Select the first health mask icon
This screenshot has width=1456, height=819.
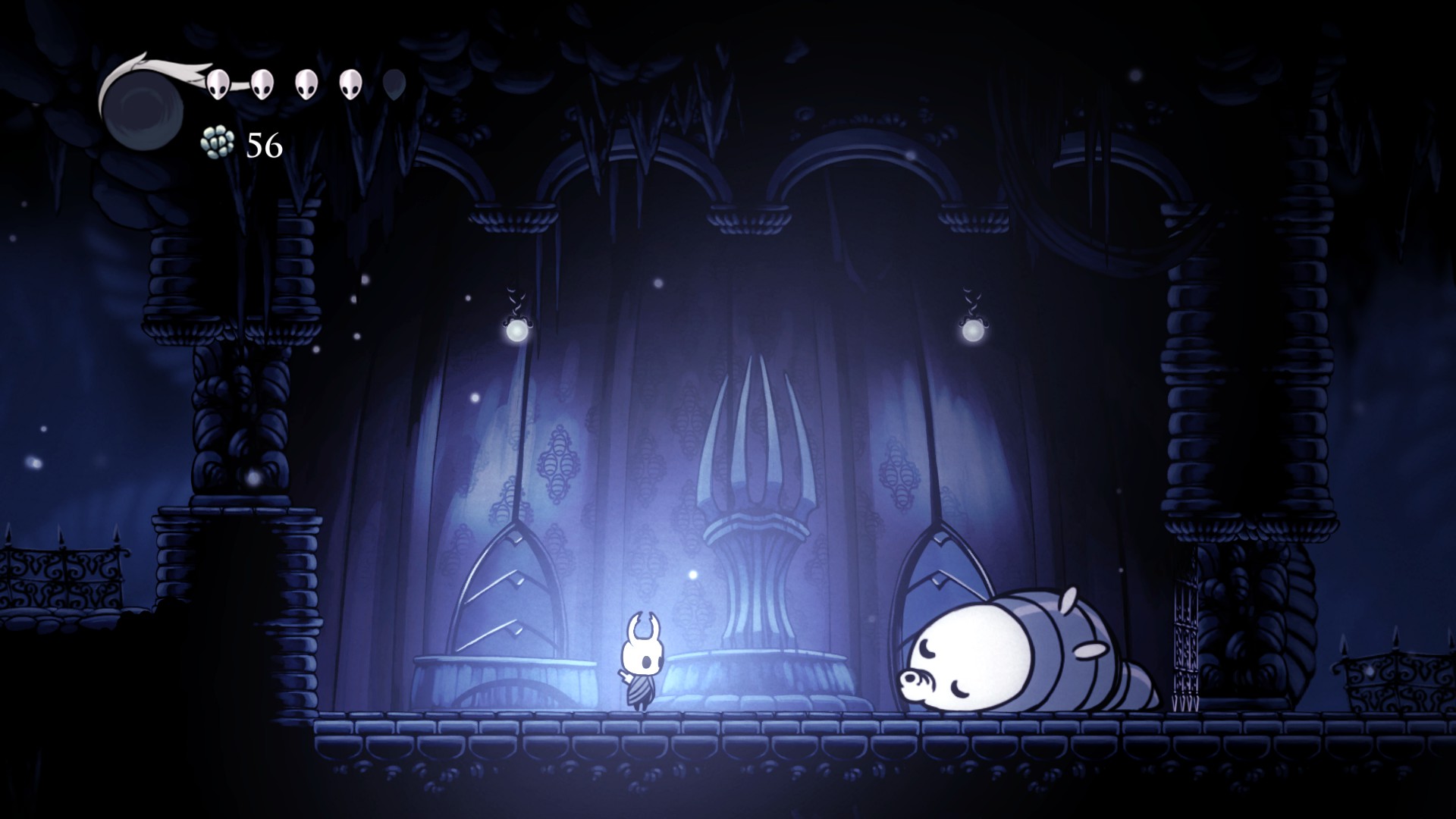(x=218, y=83)
